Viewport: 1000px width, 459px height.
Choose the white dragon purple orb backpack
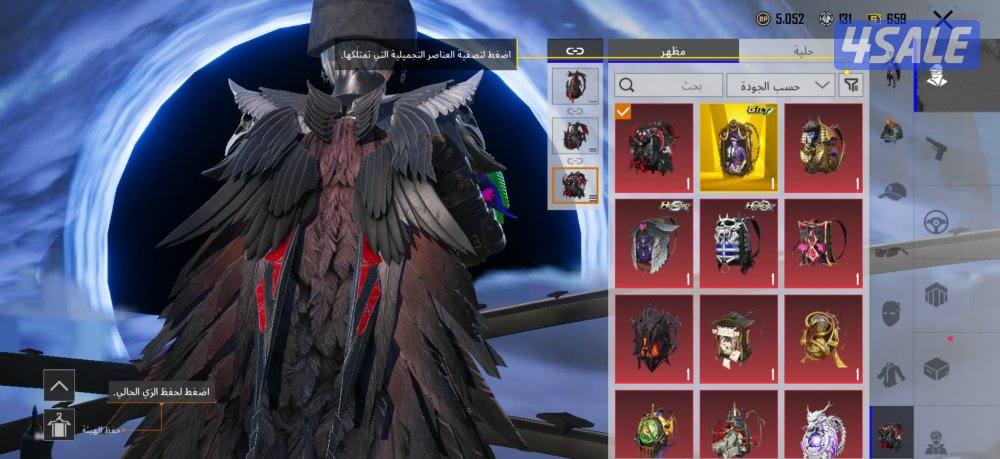[x=824, y=424]
